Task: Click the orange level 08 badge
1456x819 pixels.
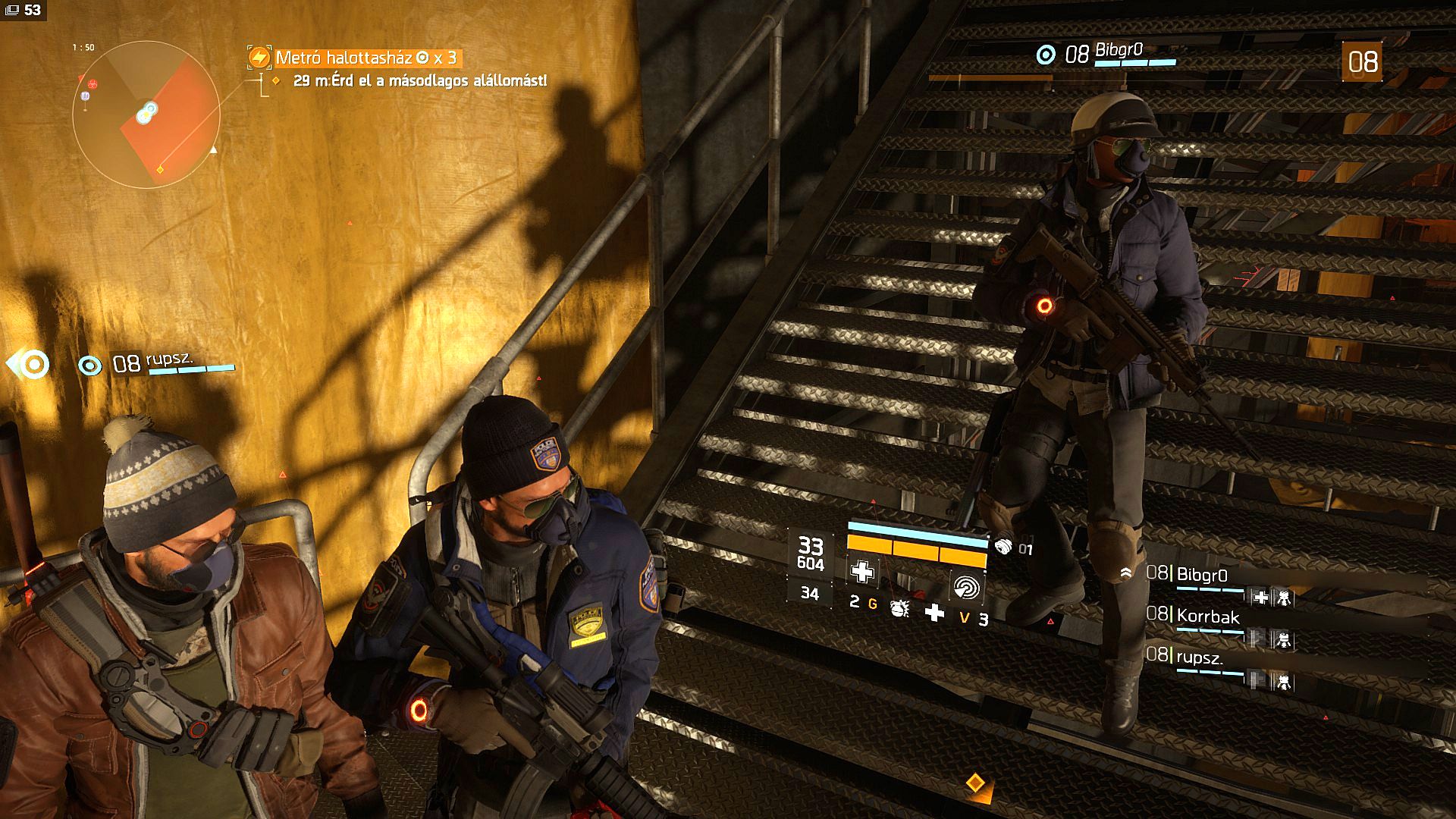Action: (x=1362, y=61)
